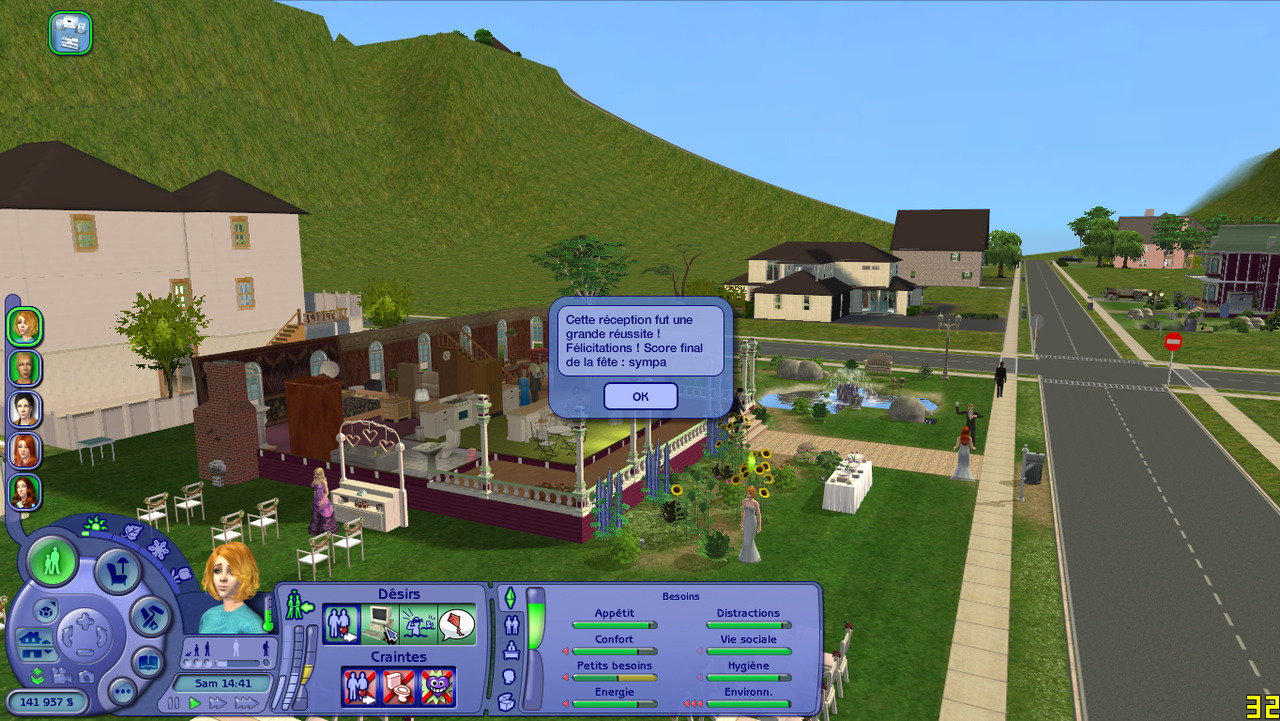
Task: Select the kite desire icon
Action: pyautogui.click(x=456, y=625)
